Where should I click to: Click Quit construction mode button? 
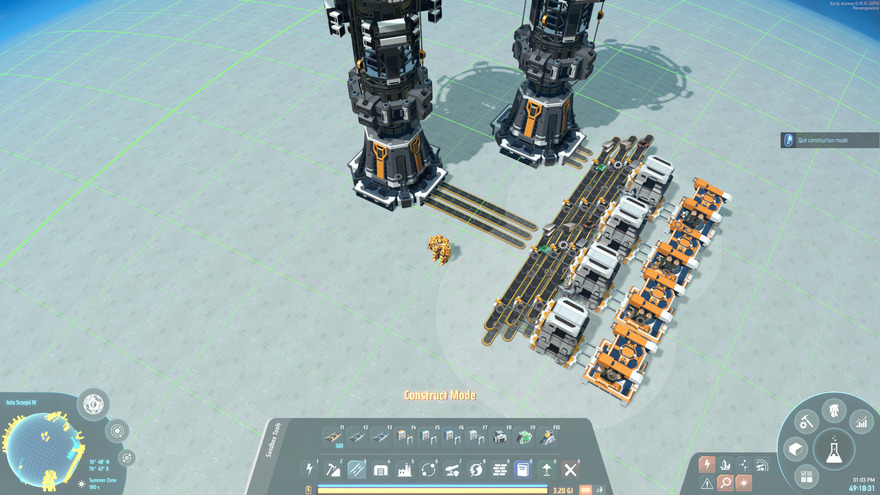pyautogui.click(x=829, y=140)
